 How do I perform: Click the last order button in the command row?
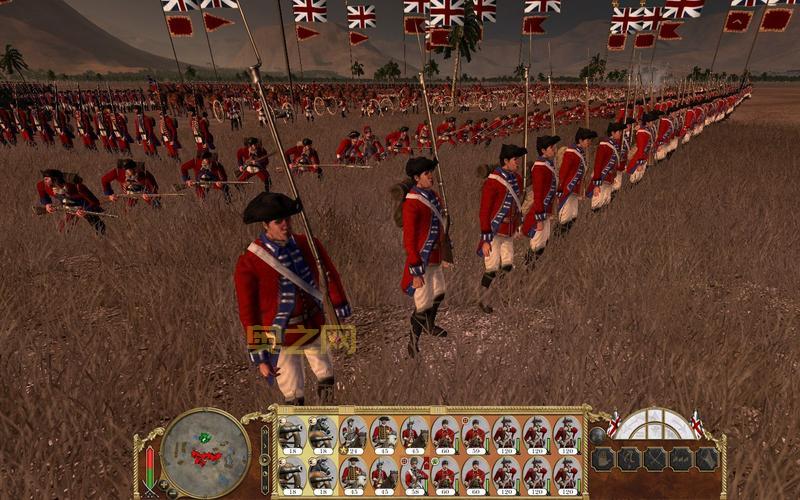[707, 459]
